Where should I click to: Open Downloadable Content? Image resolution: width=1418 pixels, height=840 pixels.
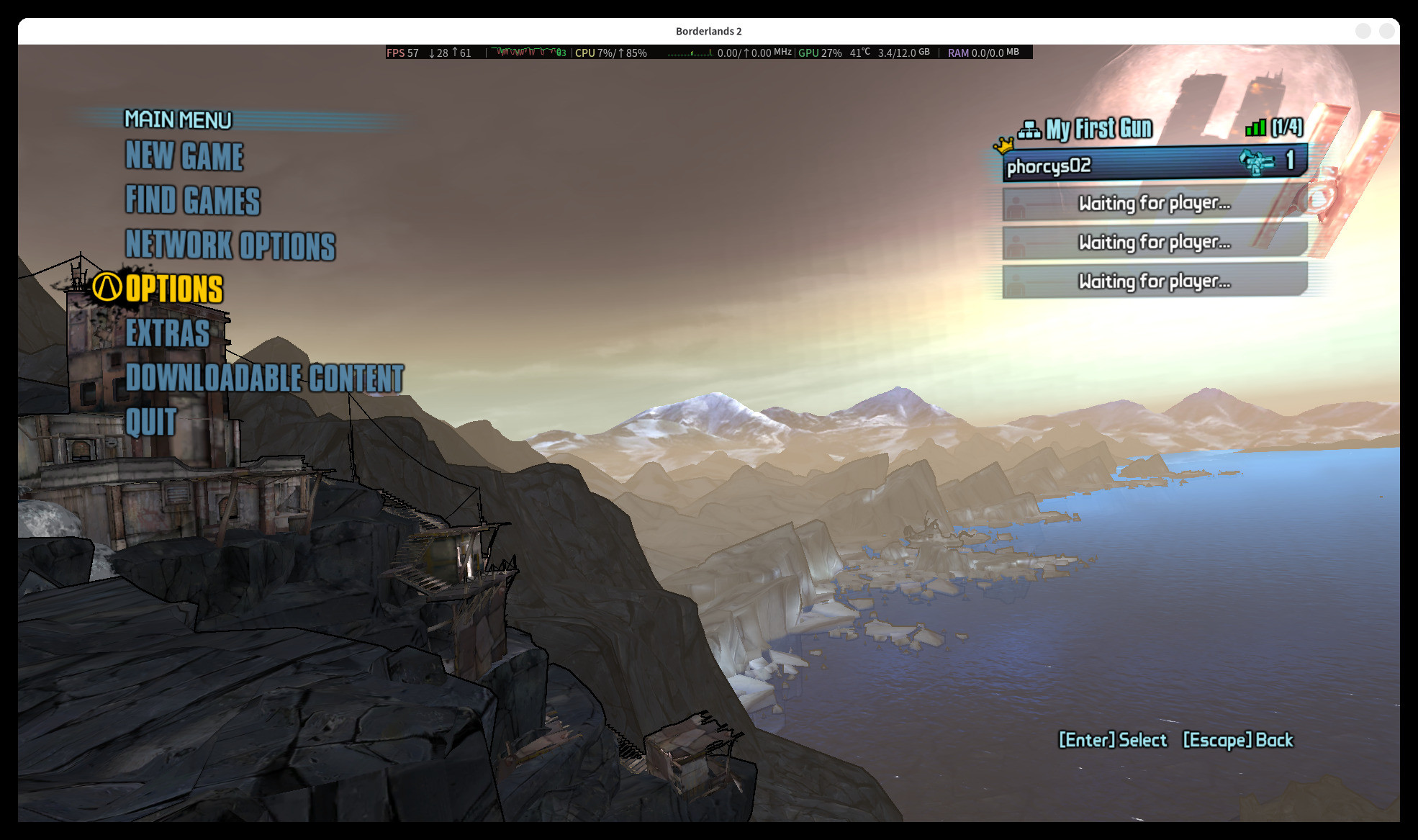pyautogui.click(x=264, y=378)
